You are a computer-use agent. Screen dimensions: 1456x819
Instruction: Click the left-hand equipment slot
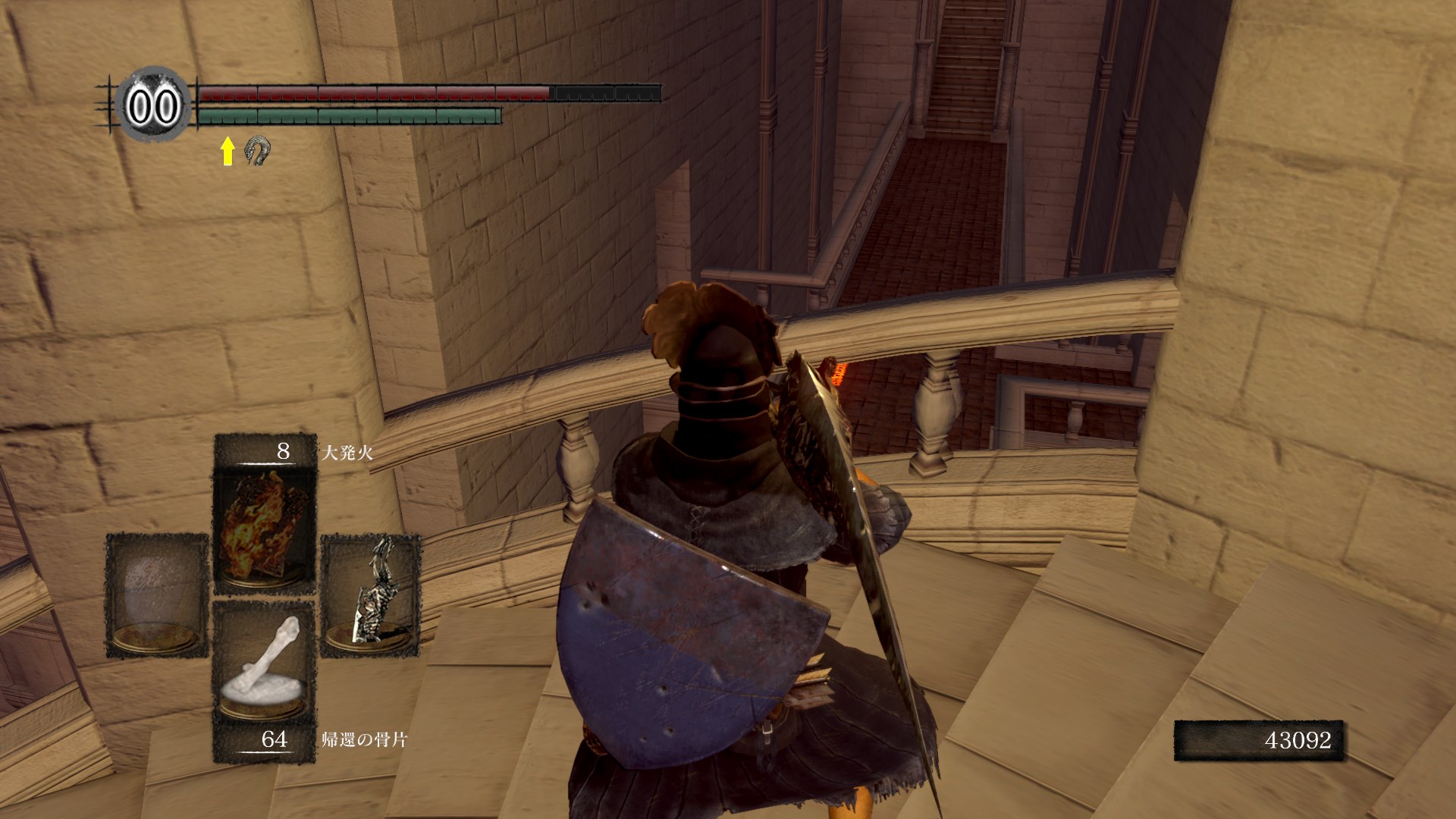[157, 595]
